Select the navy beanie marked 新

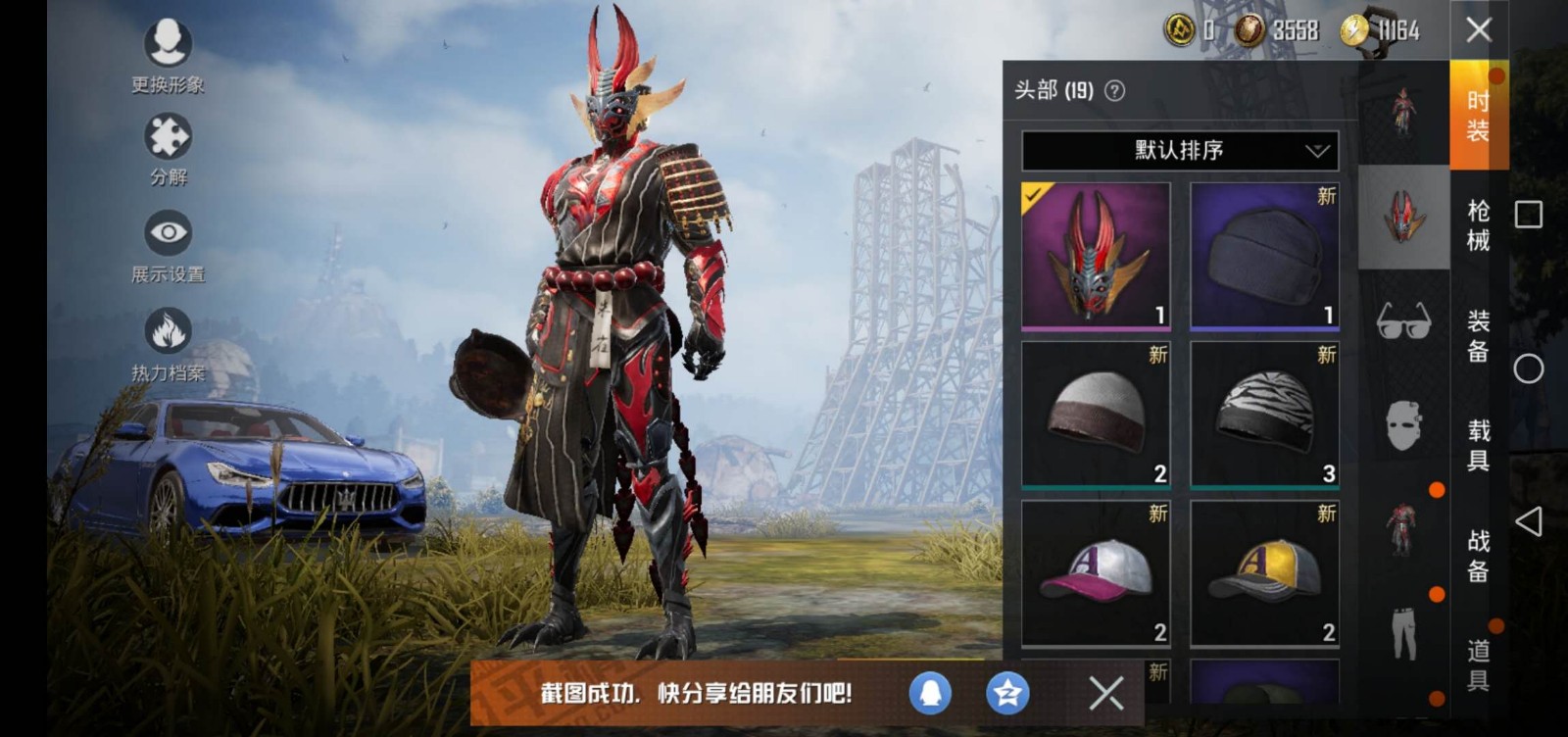pyautogui.click(x=1264, y=257)
